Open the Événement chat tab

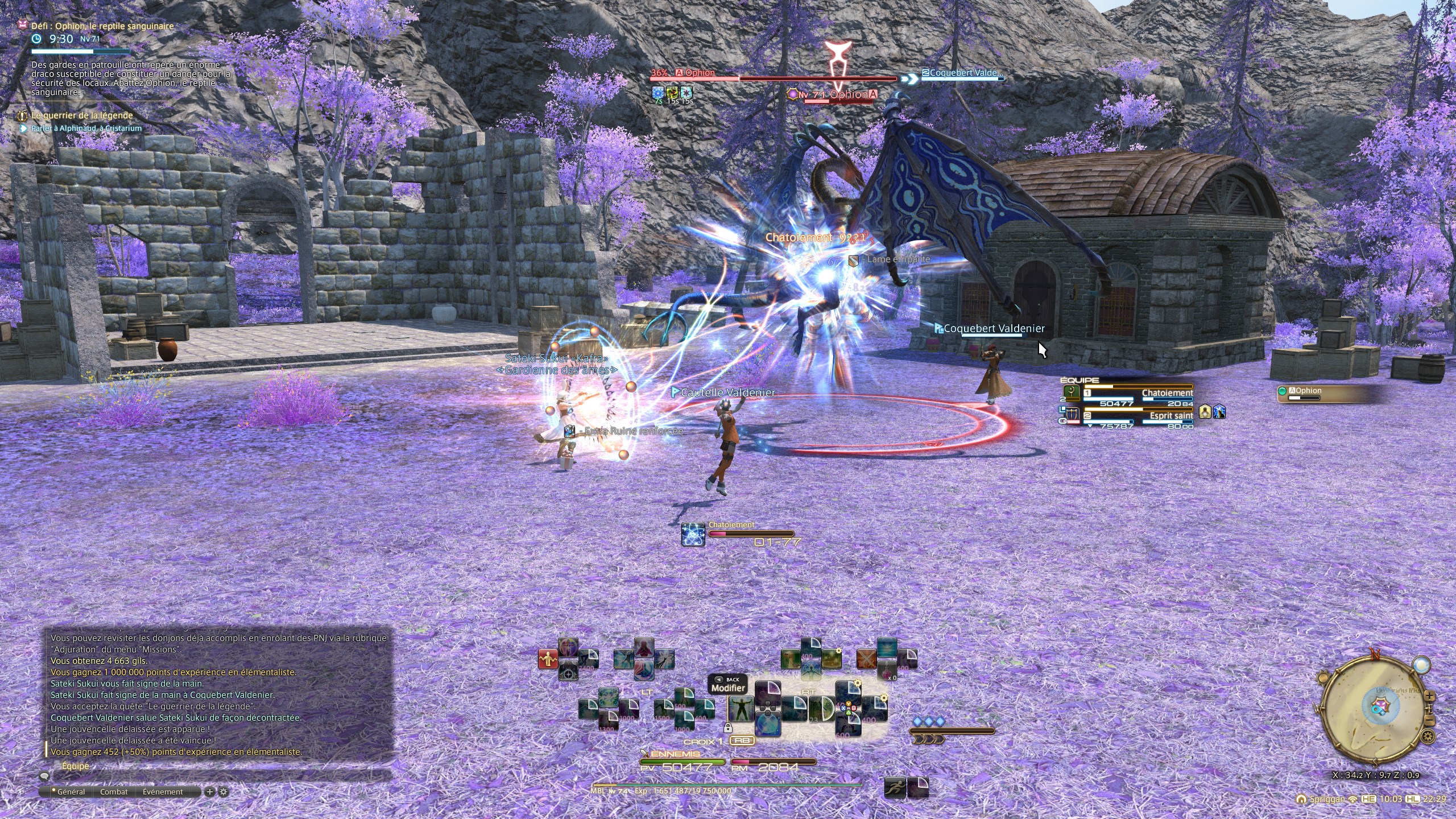[163, 792]
